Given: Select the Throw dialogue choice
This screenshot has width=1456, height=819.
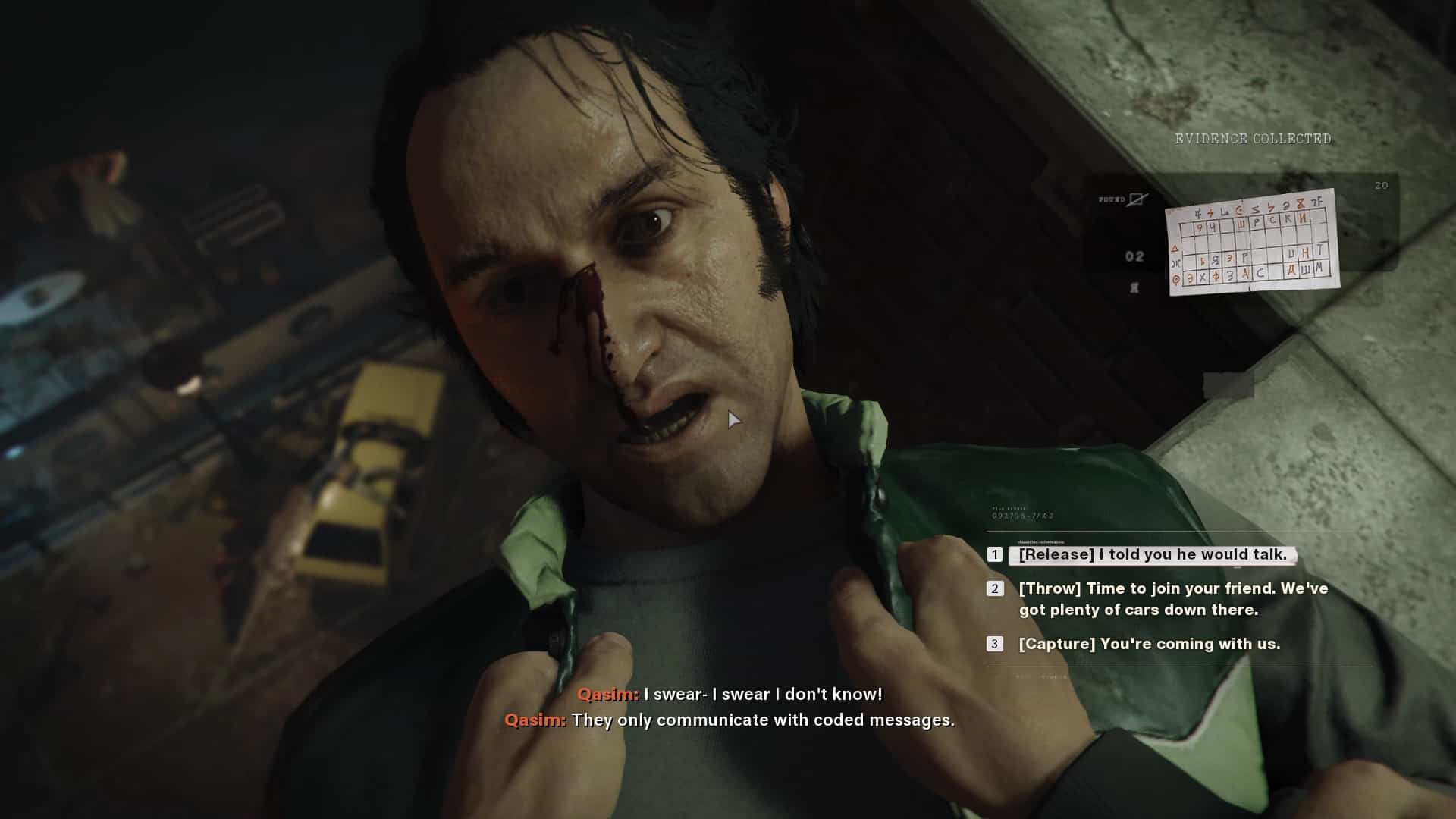Looking at the screenshot, I should pyautogui.click(x=1172, y=599).
